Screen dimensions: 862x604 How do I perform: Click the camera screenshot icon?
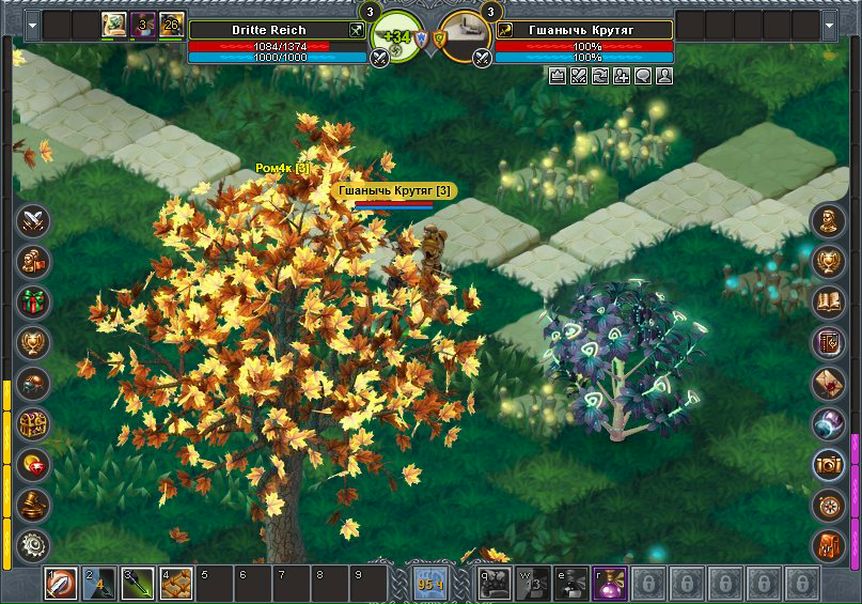click(x=828, y=463)
